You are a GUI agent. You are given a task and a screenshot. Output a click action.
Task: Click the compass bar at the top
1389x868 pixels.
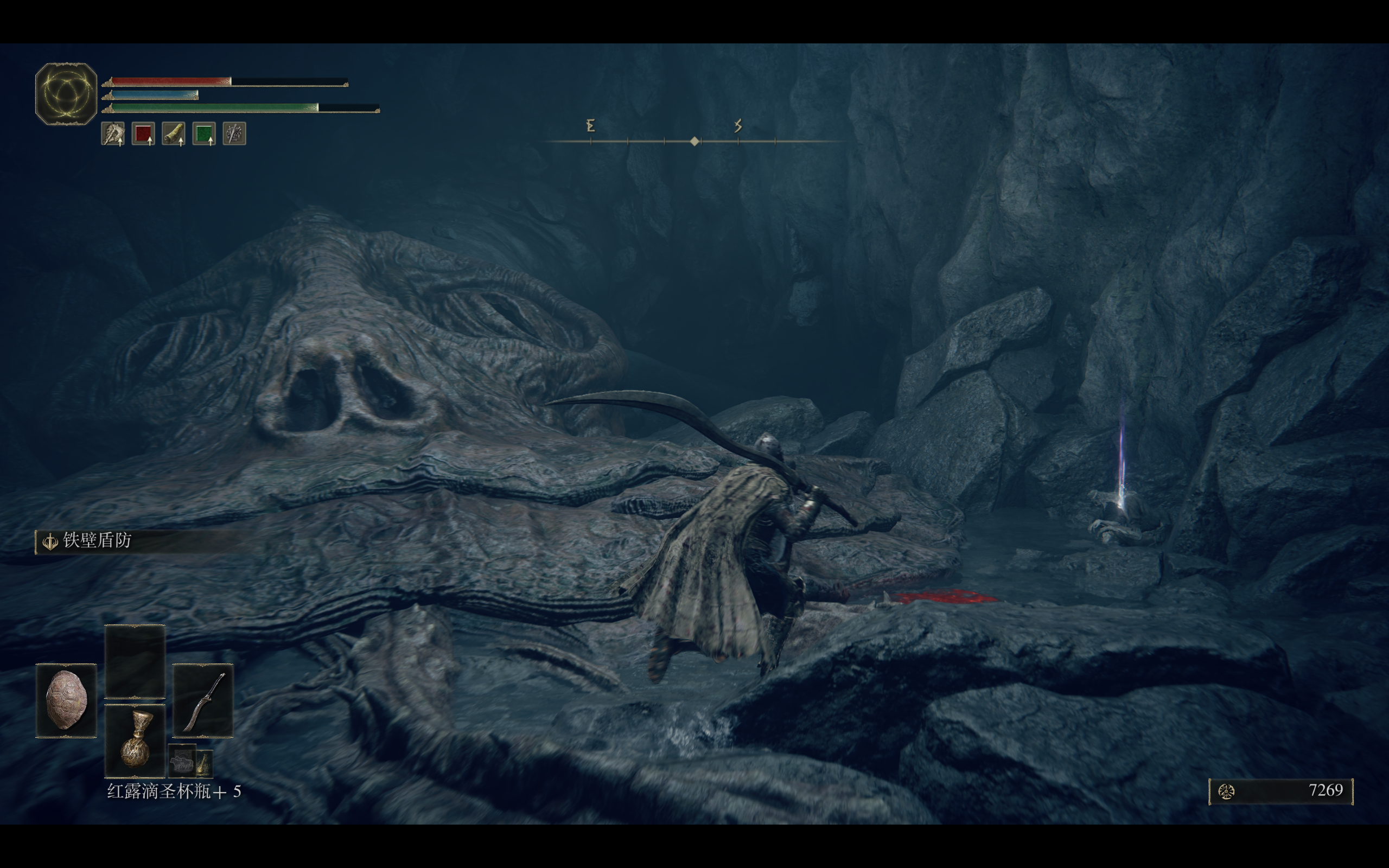694,140
